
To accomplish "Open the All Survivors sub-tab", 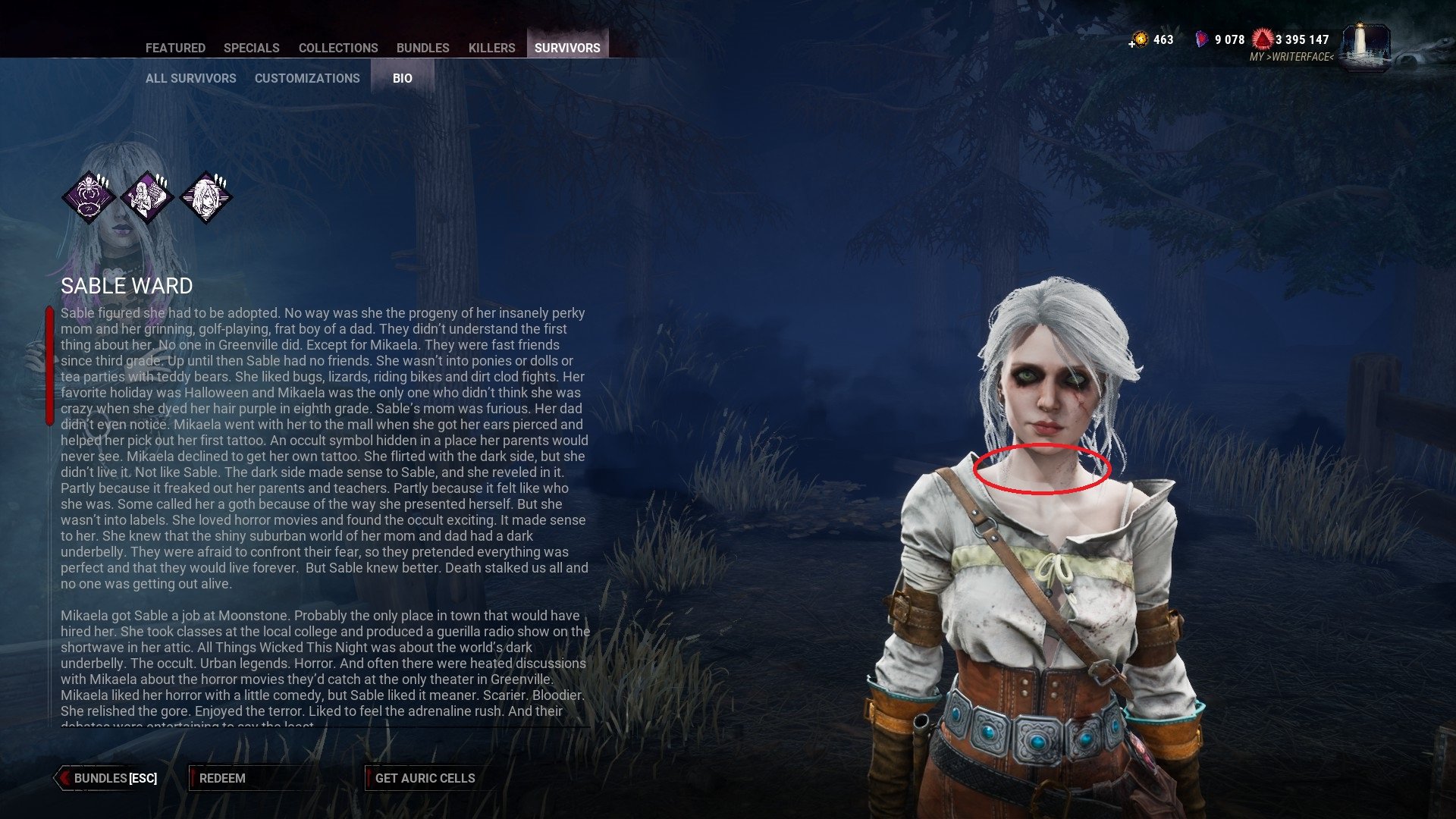I will tap(190, 78).
